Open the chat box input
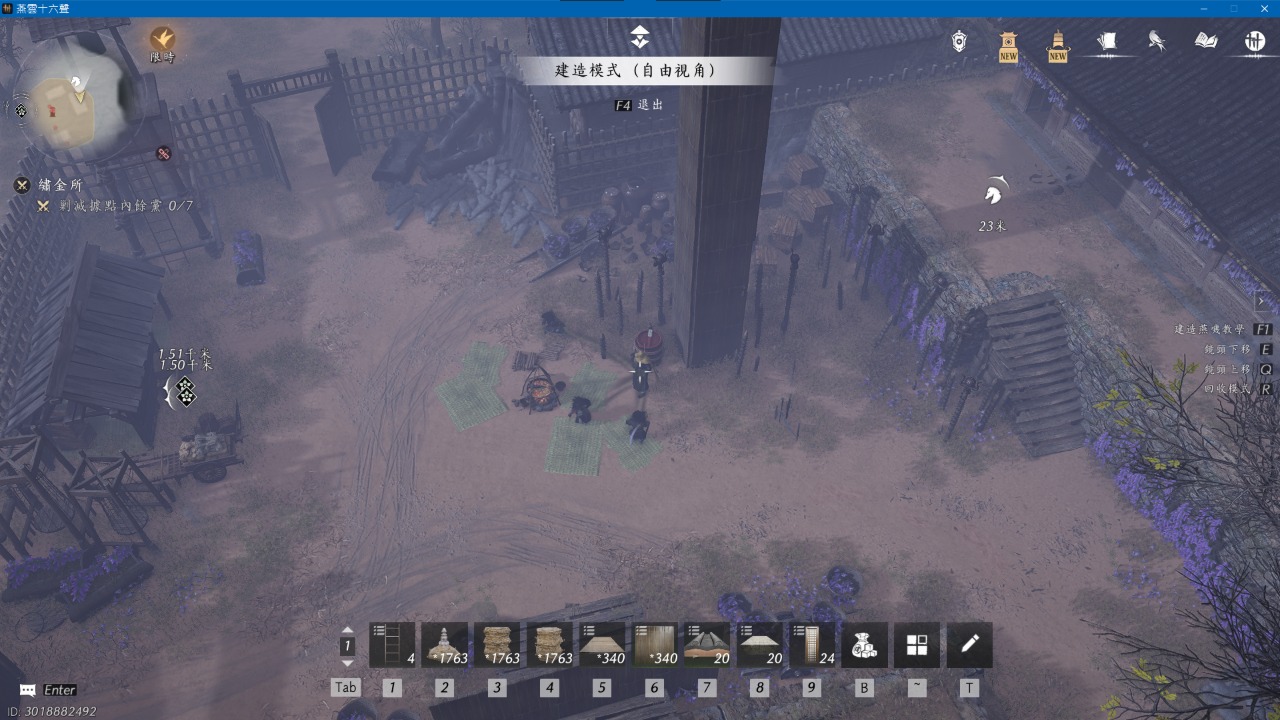 pyautogui.click(x=50, y=690)
